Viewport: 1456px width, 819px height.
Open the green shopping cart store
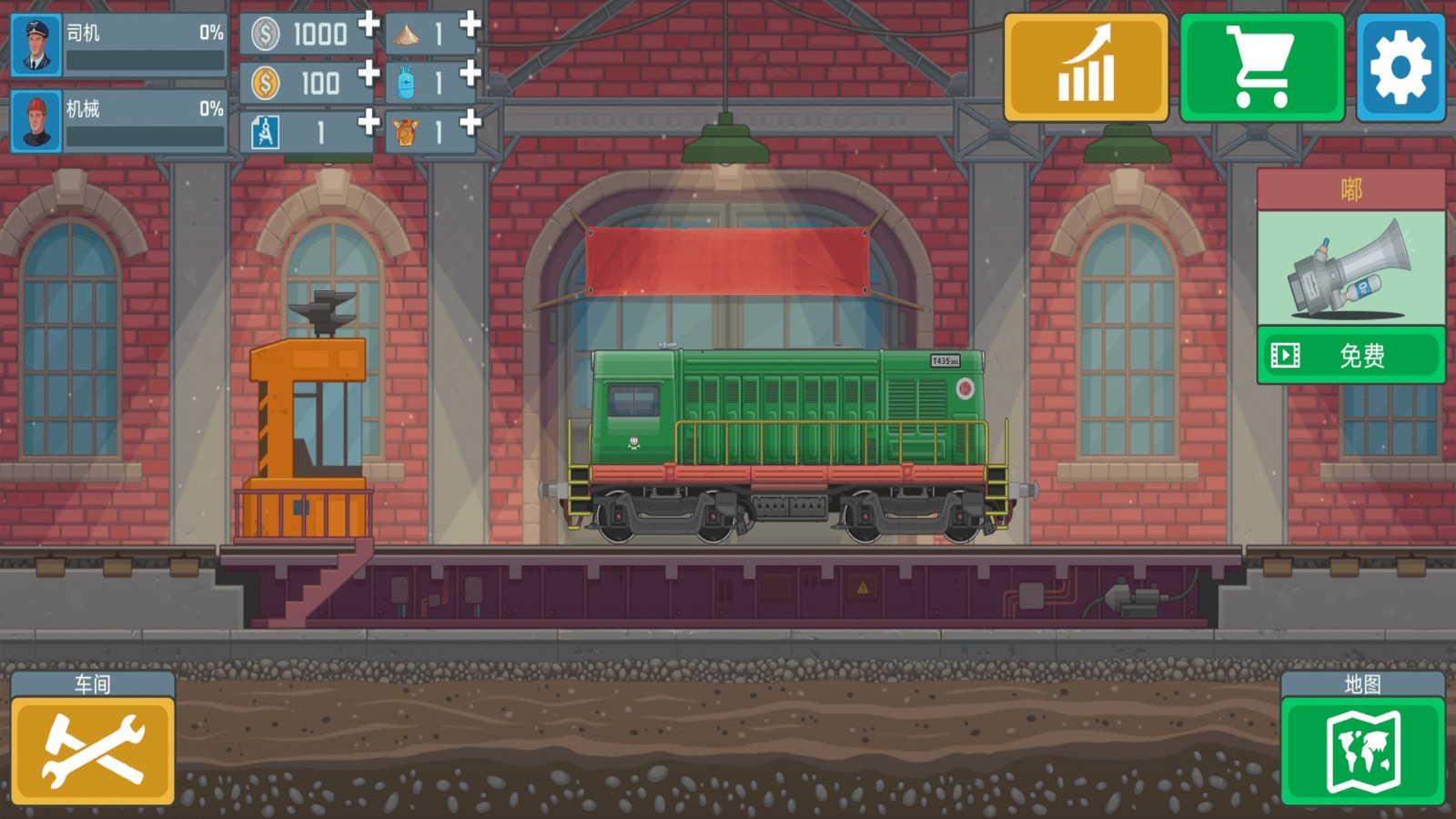pyautogui.click(x=1261, y=67)
